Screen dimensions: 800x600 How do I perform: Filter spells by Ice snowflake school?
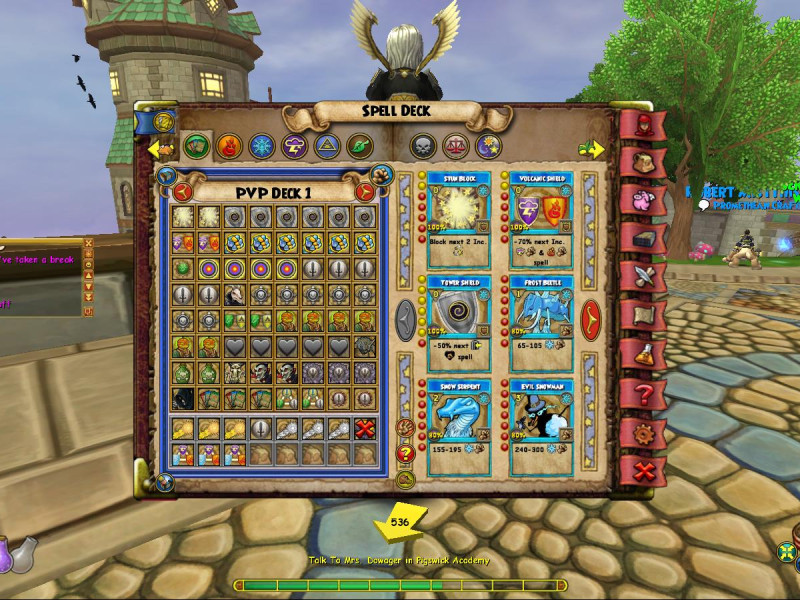[262, 146]
